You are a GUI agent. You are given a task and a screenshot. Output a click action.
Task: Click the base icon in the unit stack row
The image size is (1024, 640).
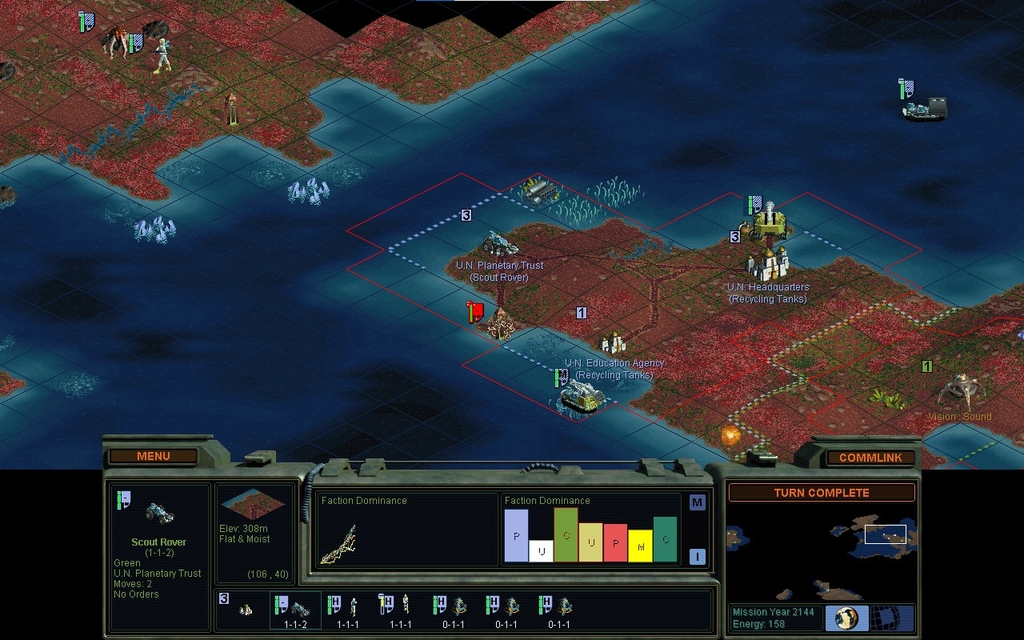pos(245,609)
